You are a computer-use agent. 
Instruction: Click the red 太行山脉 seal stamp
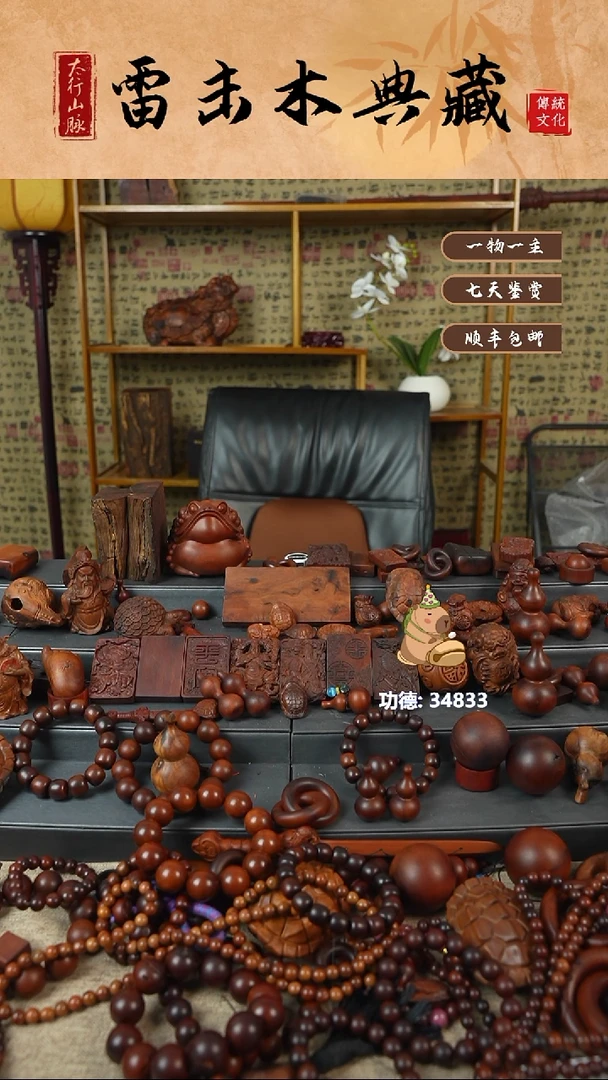pyautogui.click(x=75, y=96)
